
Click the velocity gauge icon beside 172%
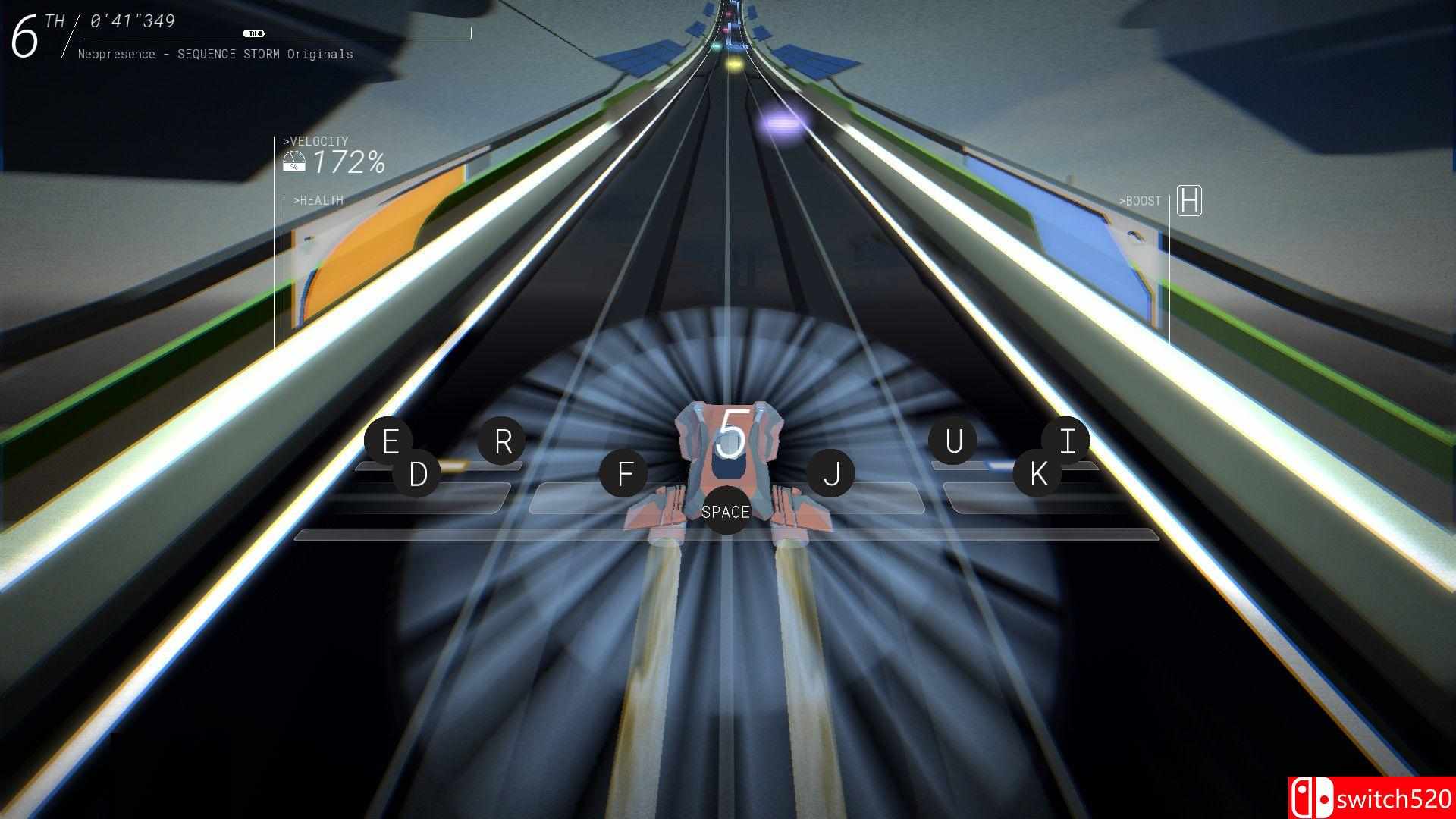(294, 159)
